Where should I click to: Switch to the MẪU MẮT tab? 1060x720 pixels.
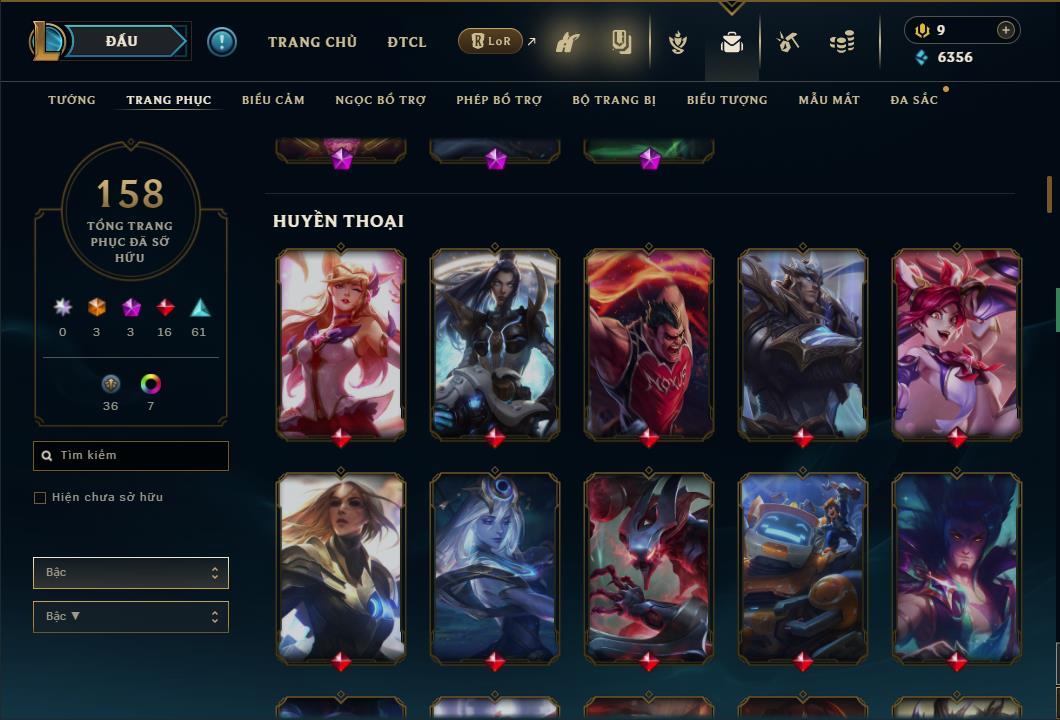pyautogui.click(x=829, y=100)
